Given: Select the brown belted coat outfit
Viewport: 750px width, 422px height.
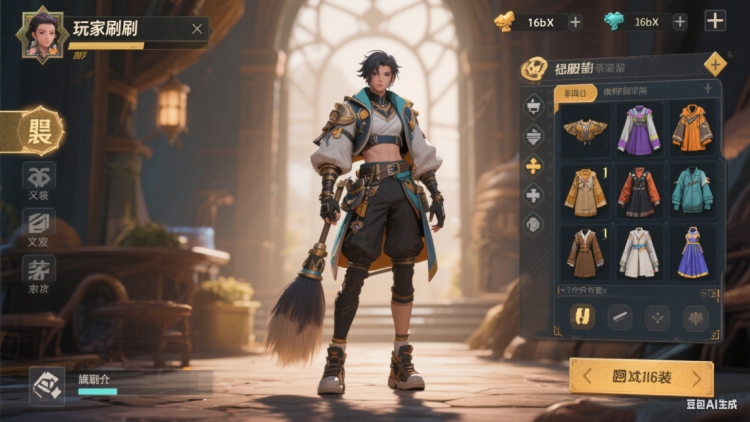Looking at the screenshot, I should click(x=584, y=252).
